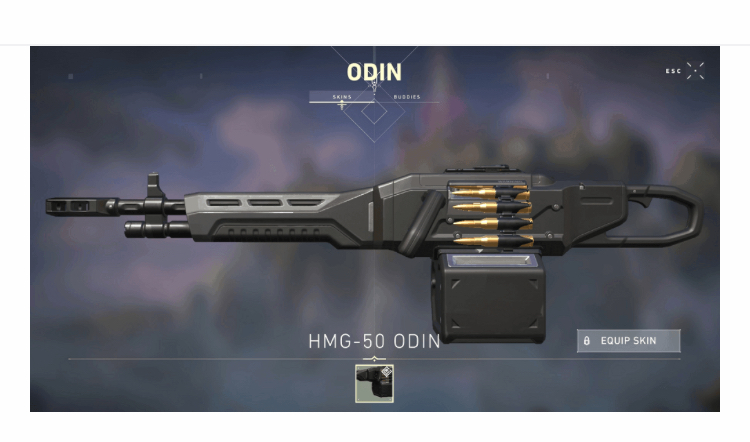Viewport: 750px width, 442px height.
Task: Close the Odin skin viewer
Action: click(695, 71)
